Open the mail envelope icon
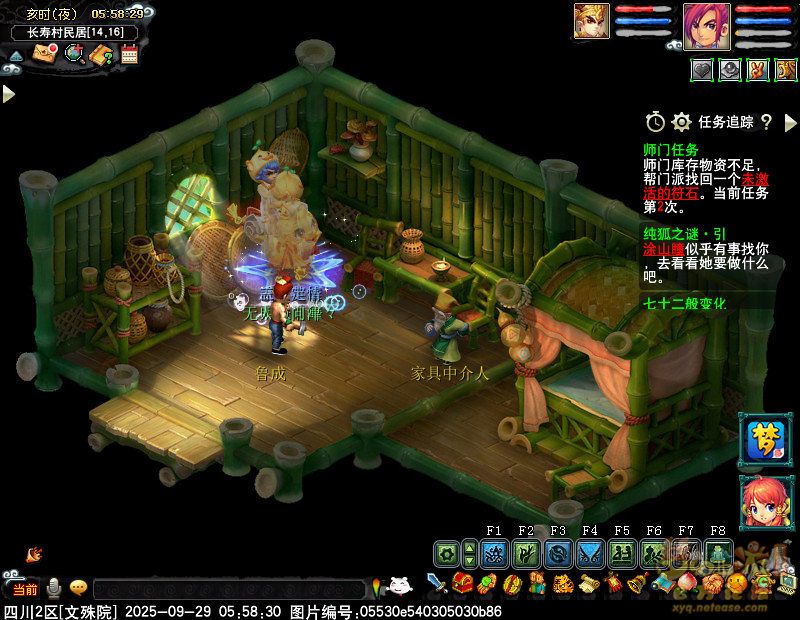 tap(45, 55)
